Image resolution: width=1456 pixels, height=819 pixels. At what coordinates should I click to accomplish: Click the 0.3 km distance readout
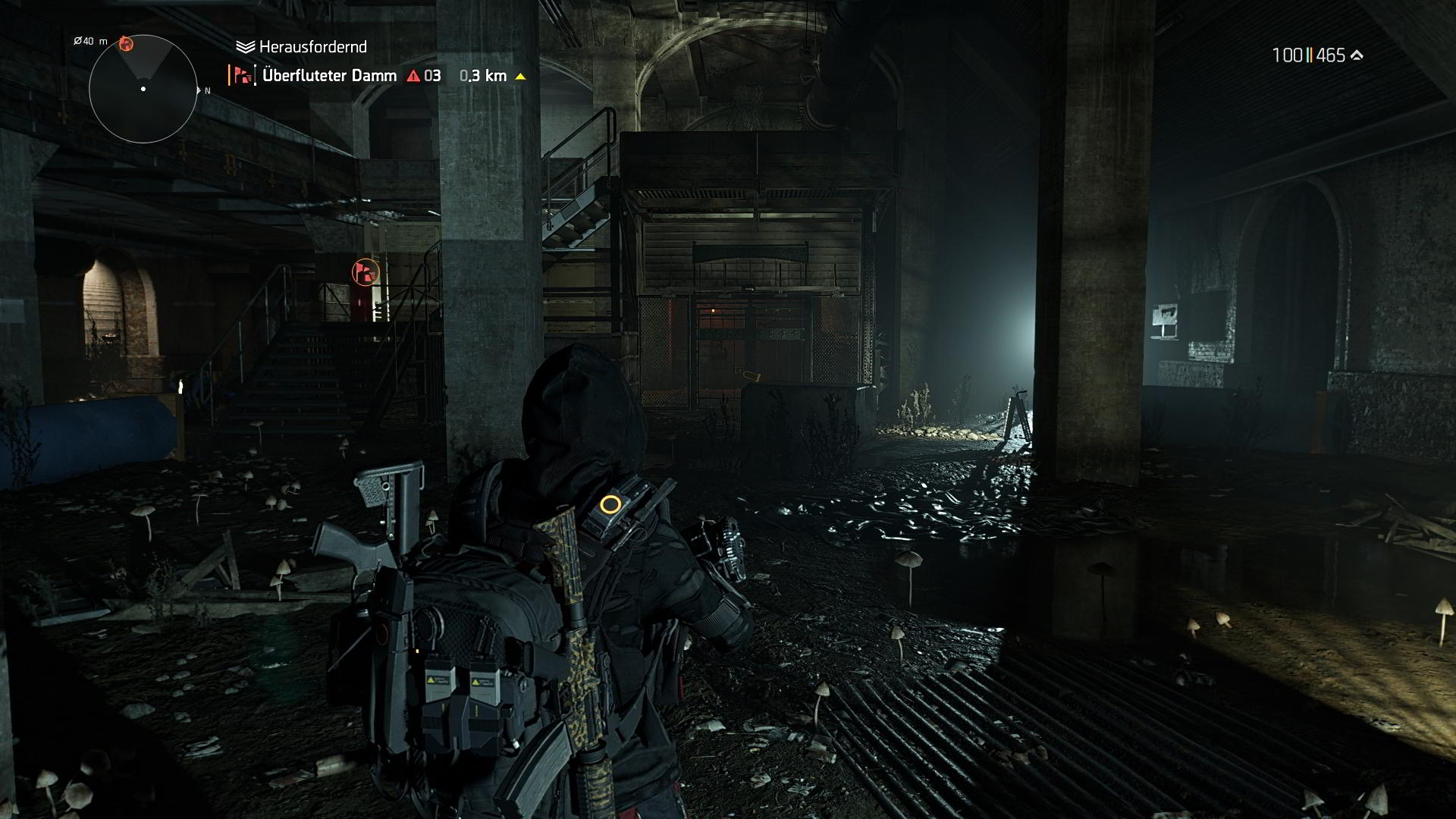click(x=482, y=76)
